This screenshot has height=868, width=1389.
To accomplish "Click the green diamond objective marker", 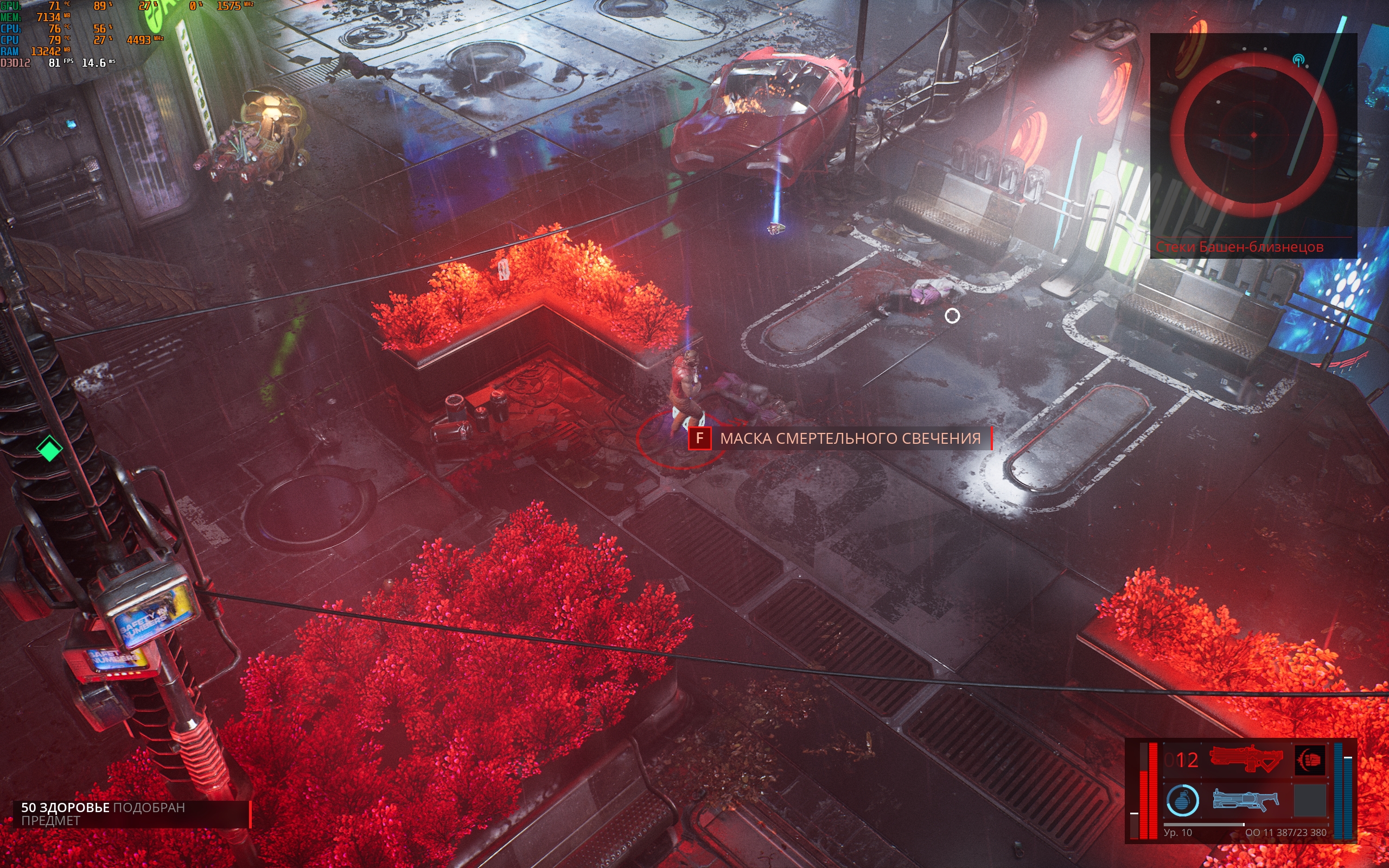I will 49,448.
